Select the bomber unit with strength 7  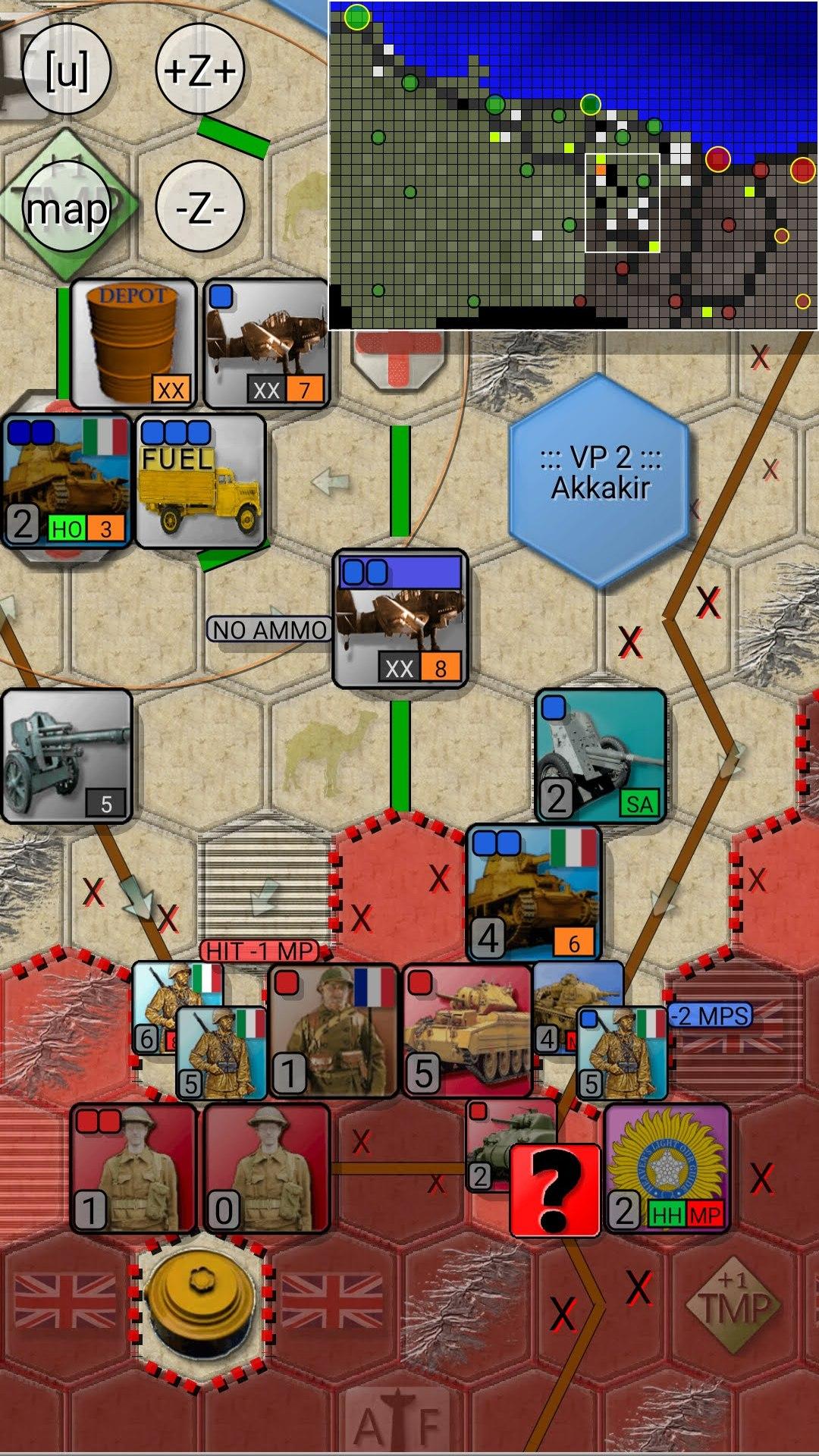[266, 344]
